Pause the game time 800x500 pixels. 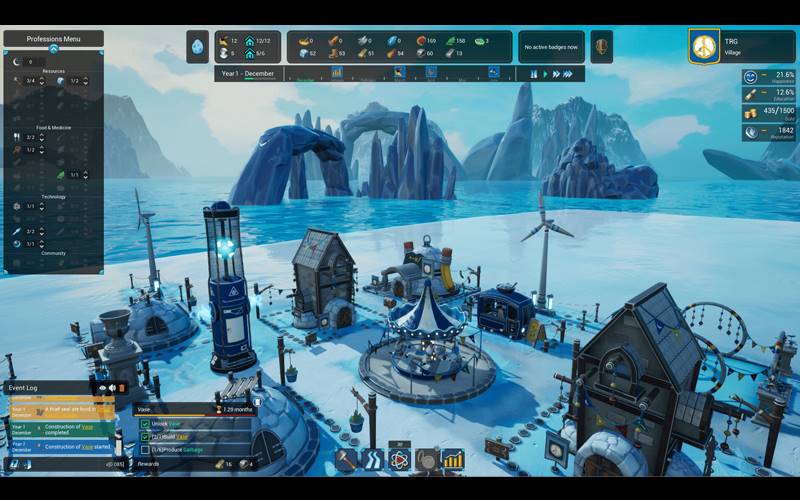click(x=534, y=73)
